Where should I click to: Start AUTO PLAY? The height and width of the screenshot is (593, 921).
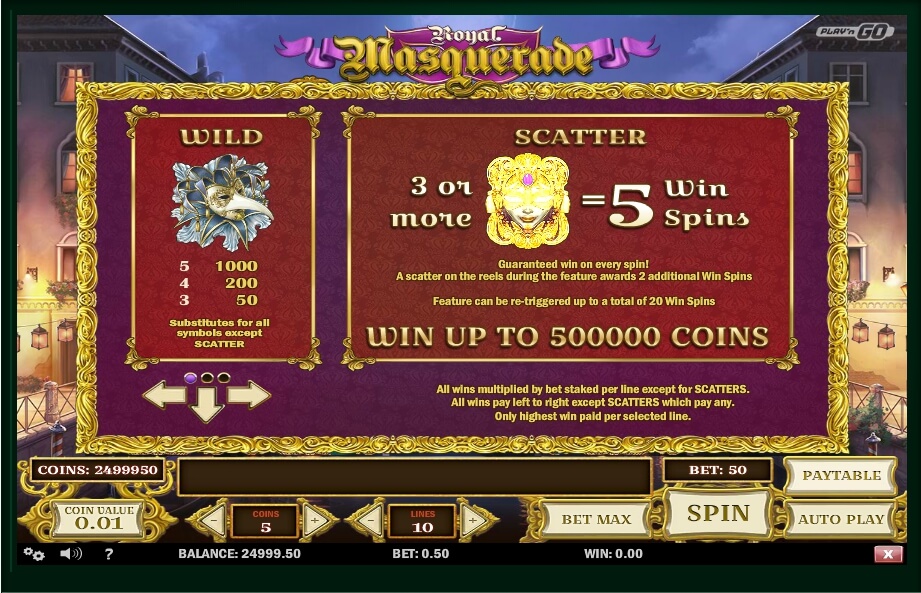841,519
